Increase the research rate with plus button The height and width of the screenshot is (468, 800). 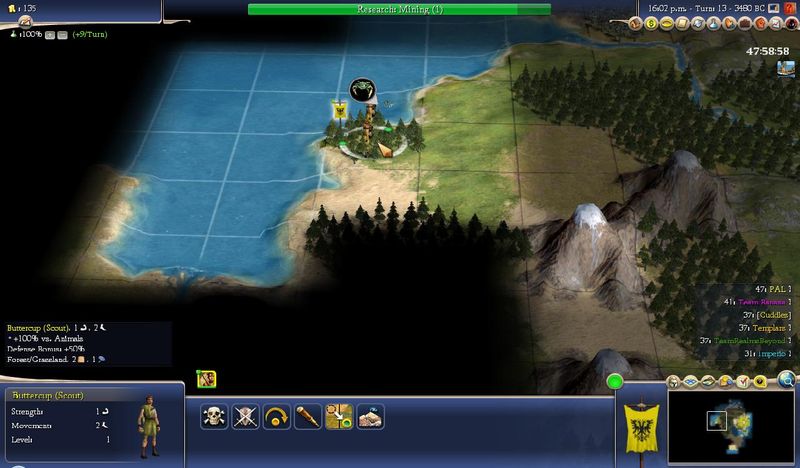pyautogui.click(x=48, y=34)
